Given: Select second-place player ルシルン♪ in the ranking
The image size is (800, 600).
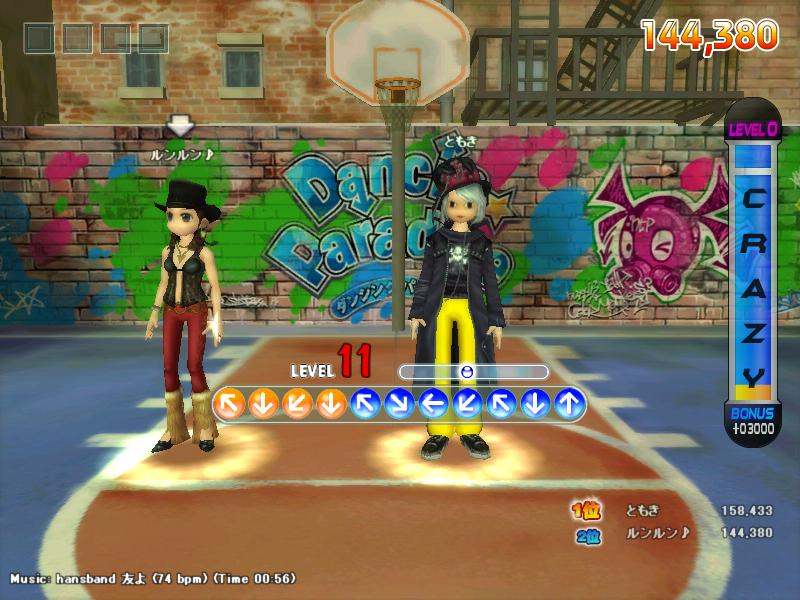Looking at the screenshot, I should 657,533.
